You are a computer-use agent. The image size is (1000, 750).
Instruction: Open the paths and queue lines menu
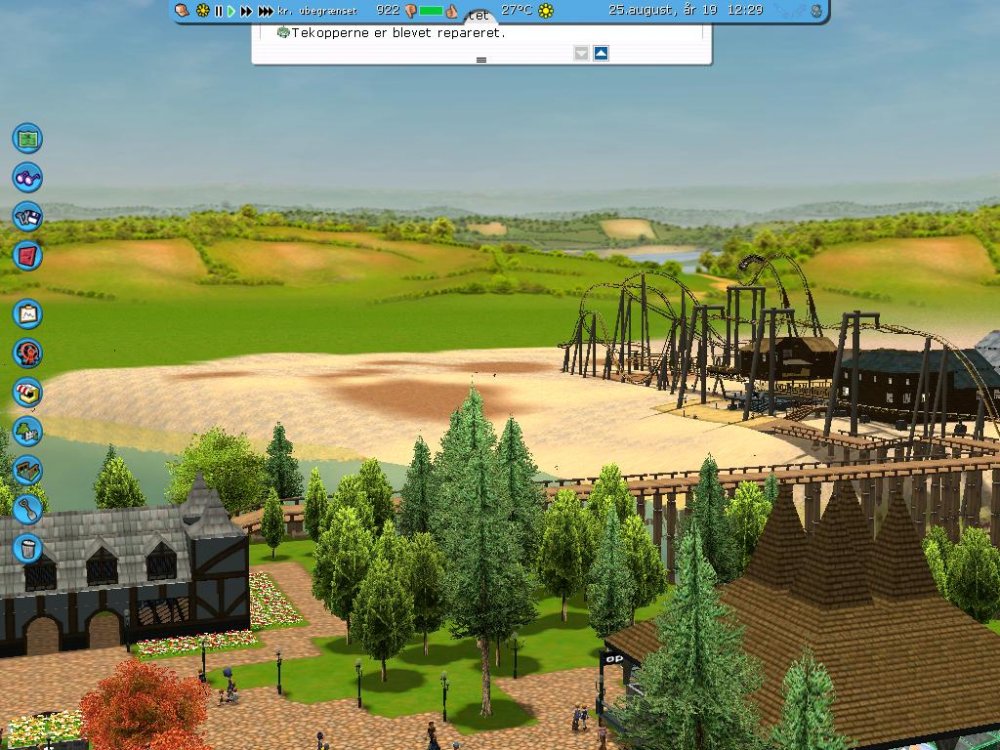click(27, 470)
